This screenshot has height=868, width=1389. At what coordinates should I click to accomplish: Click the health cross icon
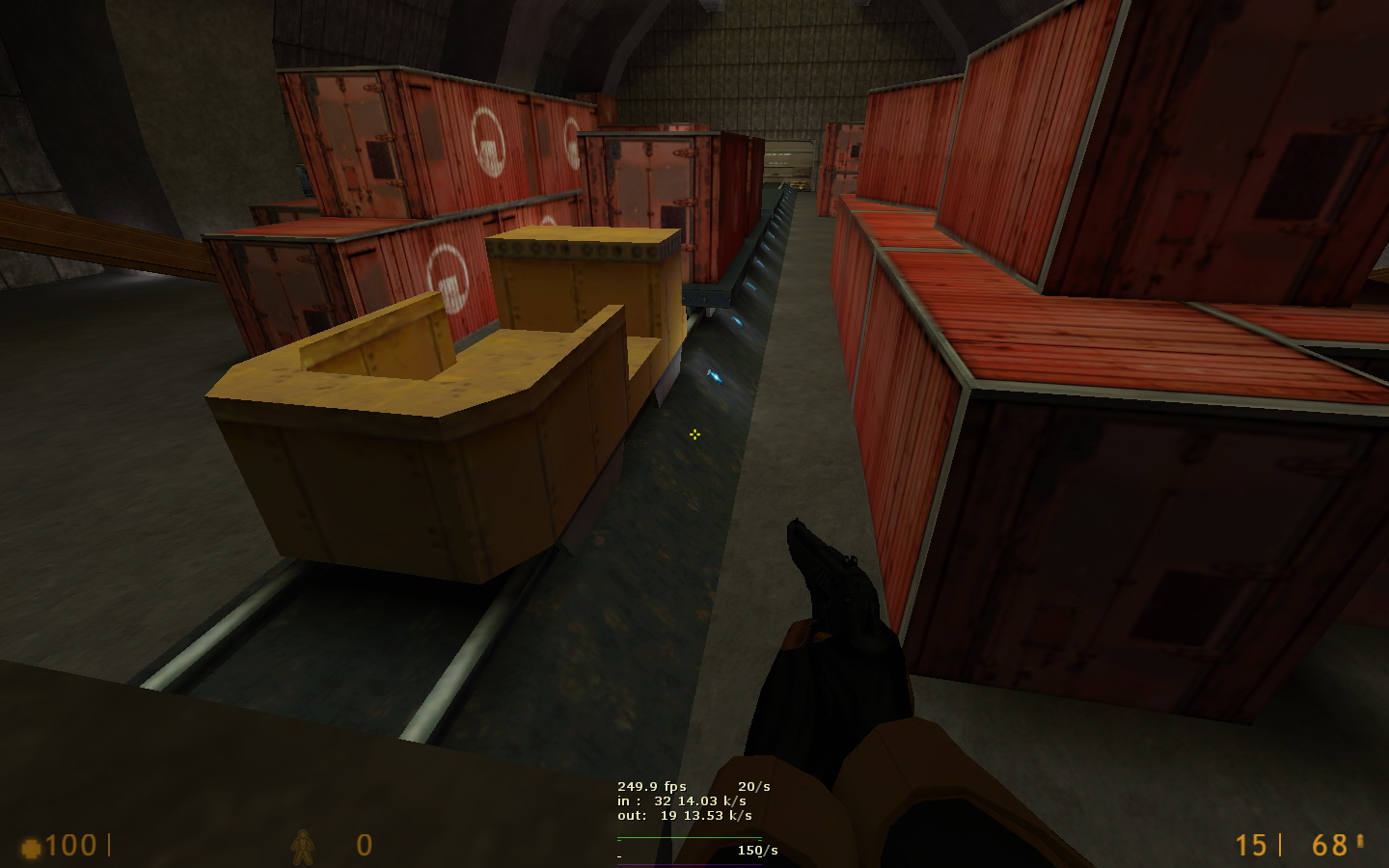point(32,846)
